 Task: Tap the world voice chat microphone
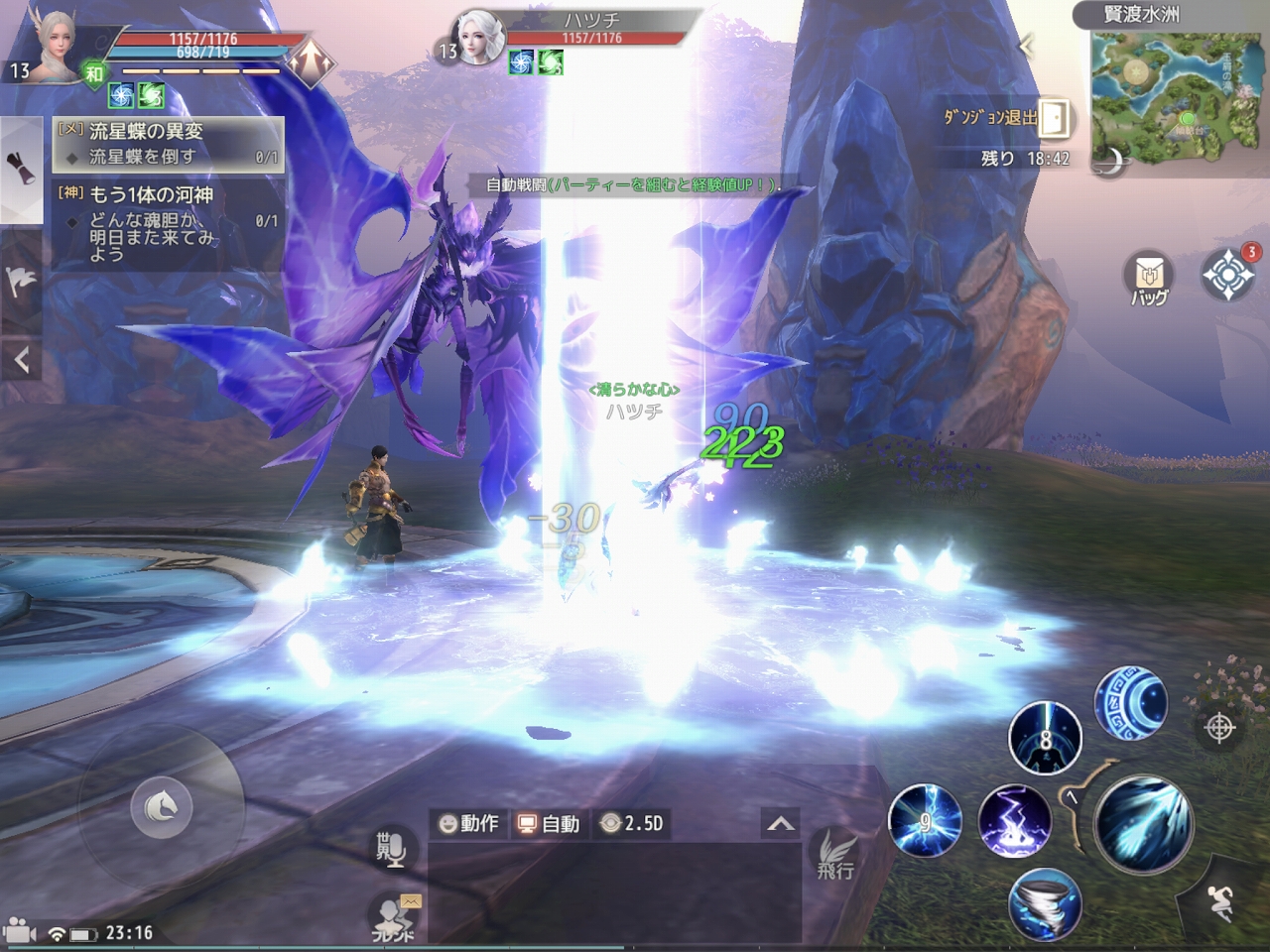(391, 850)
